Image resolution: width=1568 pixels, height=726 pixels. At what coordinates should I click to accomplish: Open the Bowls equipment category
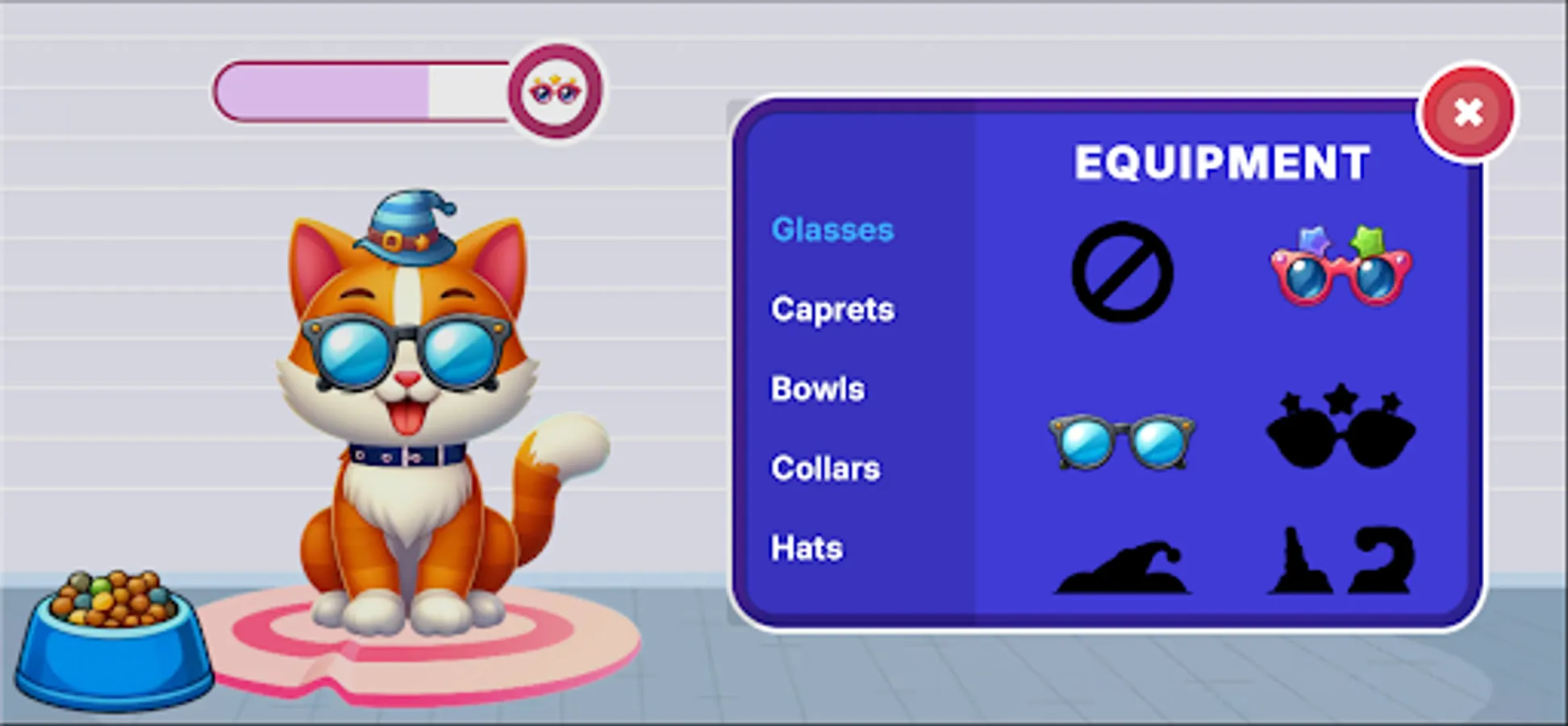tap(816, 388)
